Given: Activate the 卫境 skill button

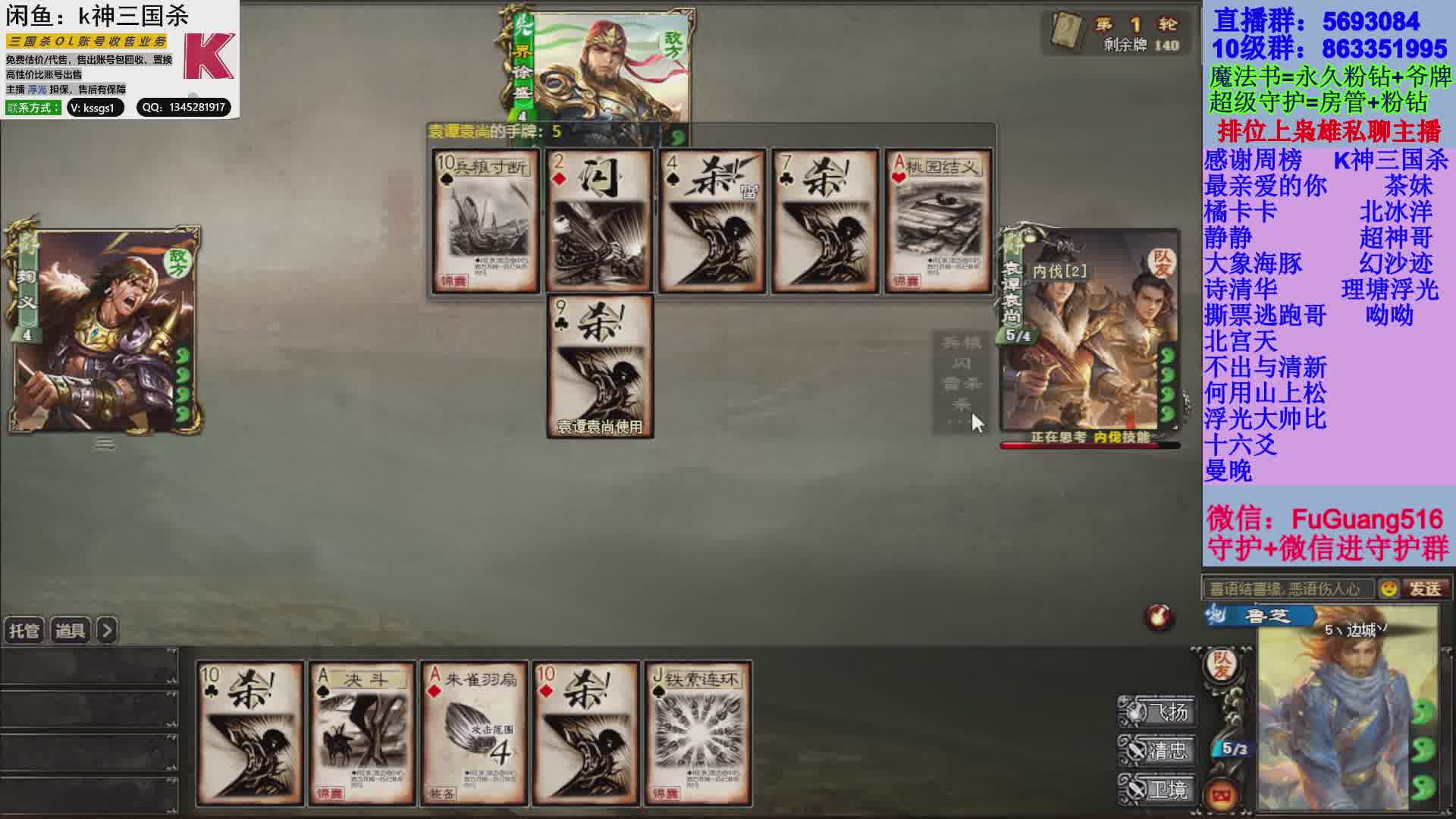Looking at the screenshot, I should pyautogui.click(x=1159, y=789).
